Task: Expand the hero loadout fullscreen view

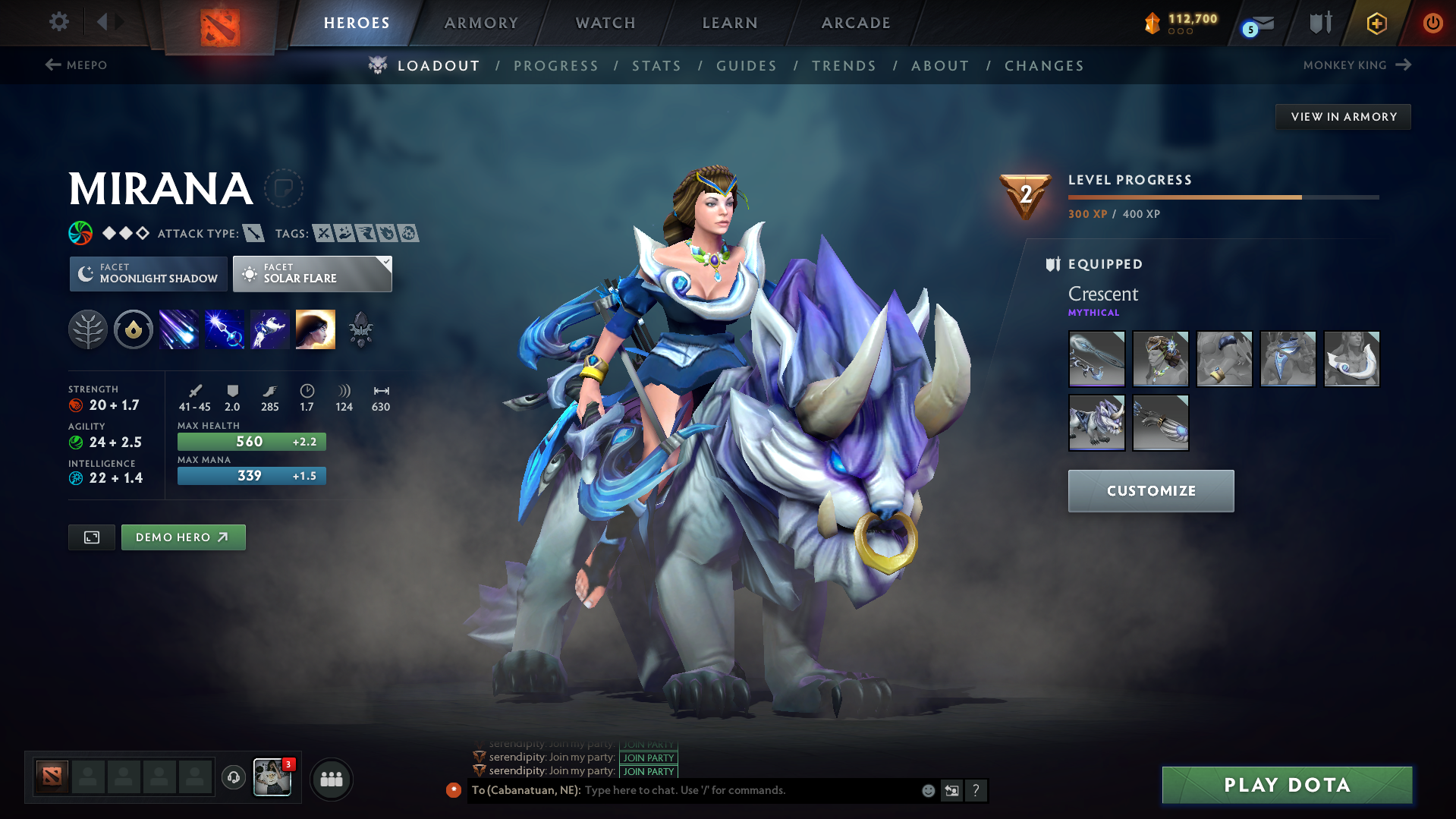Action: 91,537
